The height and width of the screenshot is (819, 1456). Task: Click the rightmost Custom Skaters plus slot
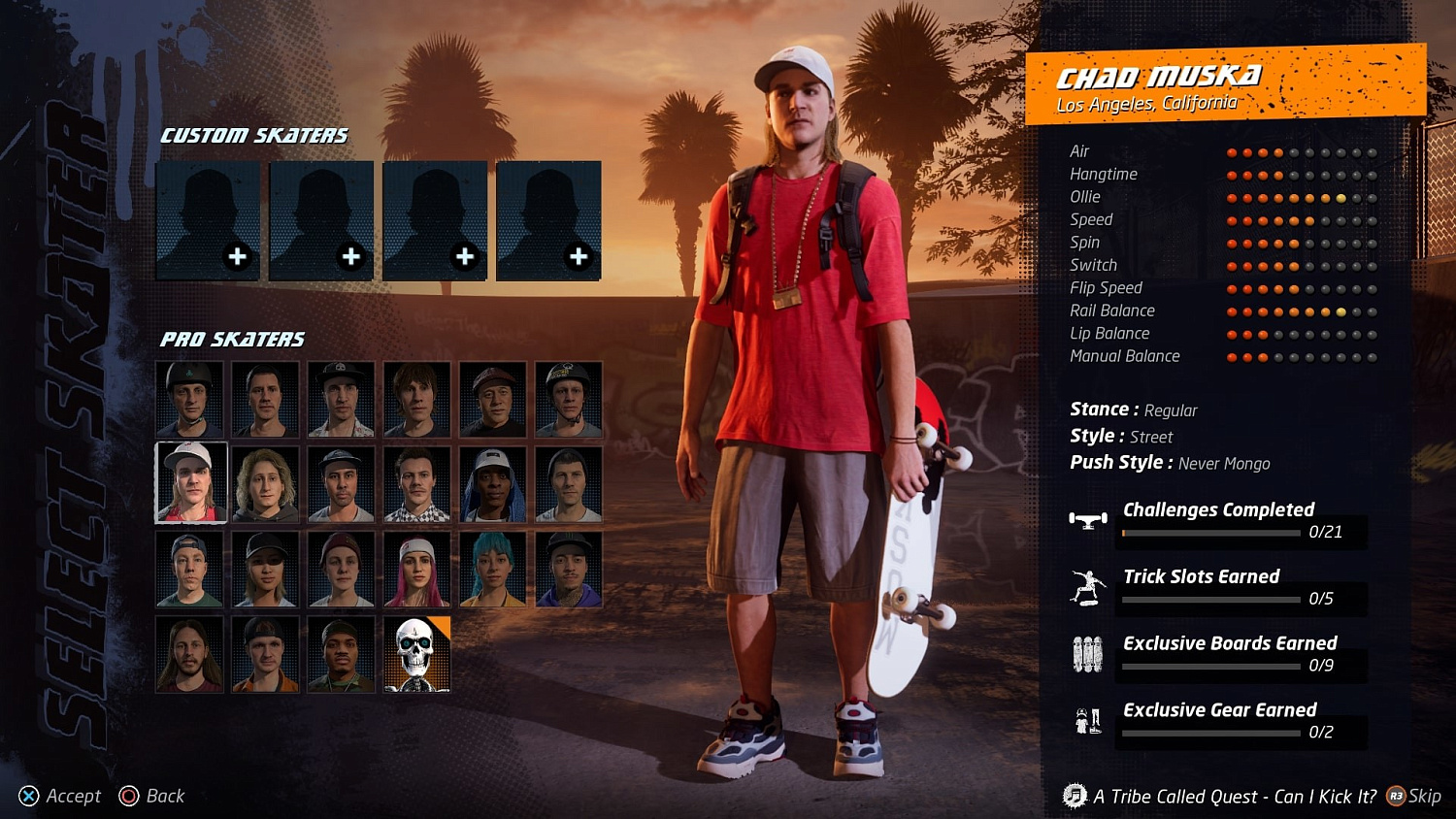(x=548, y=220)
